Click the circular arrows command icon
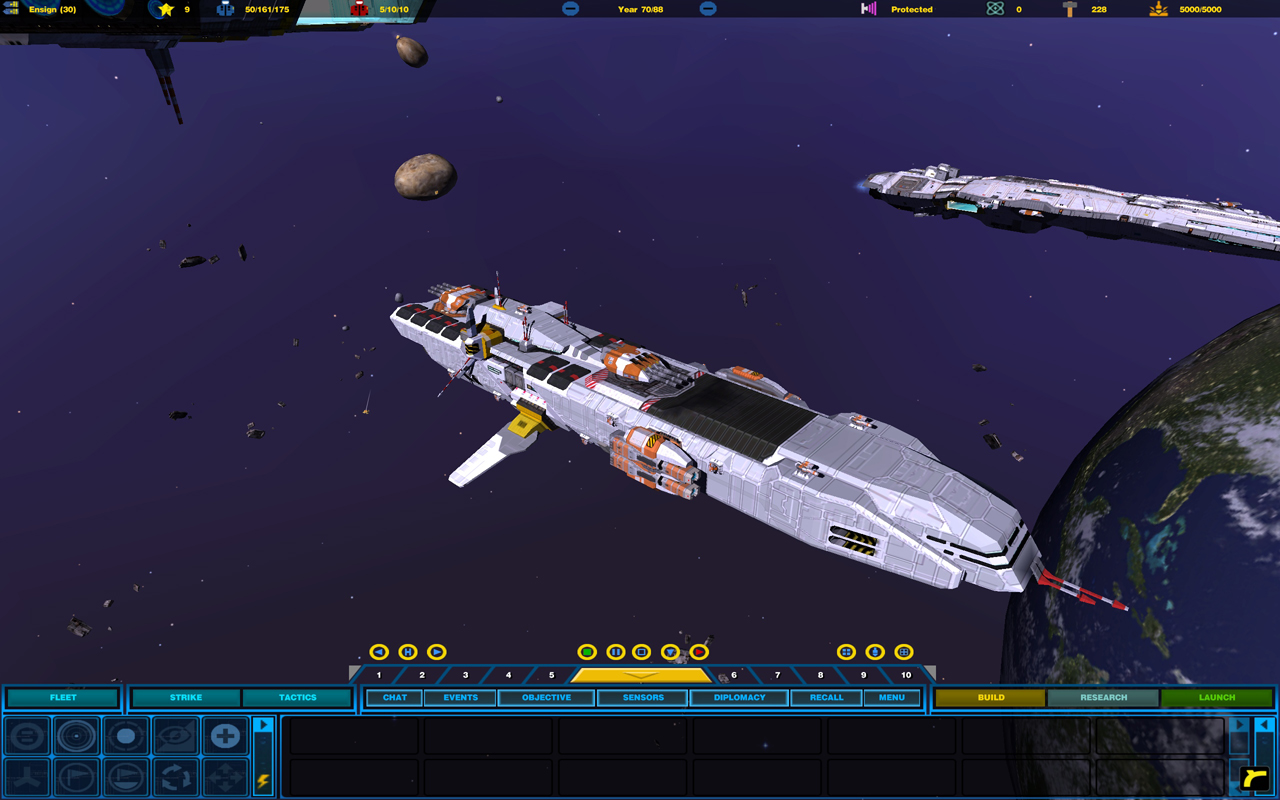This screenshot has height=800, width=1280. [176, 777]
